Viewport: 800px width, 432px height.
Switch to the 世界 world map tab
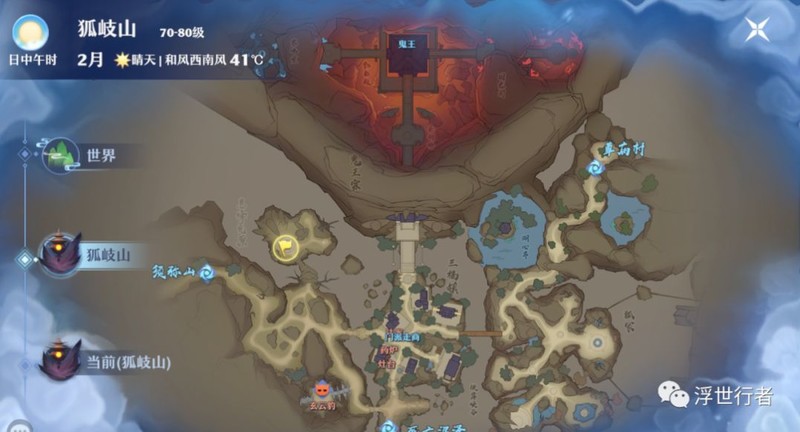click(x=60, y=155)
